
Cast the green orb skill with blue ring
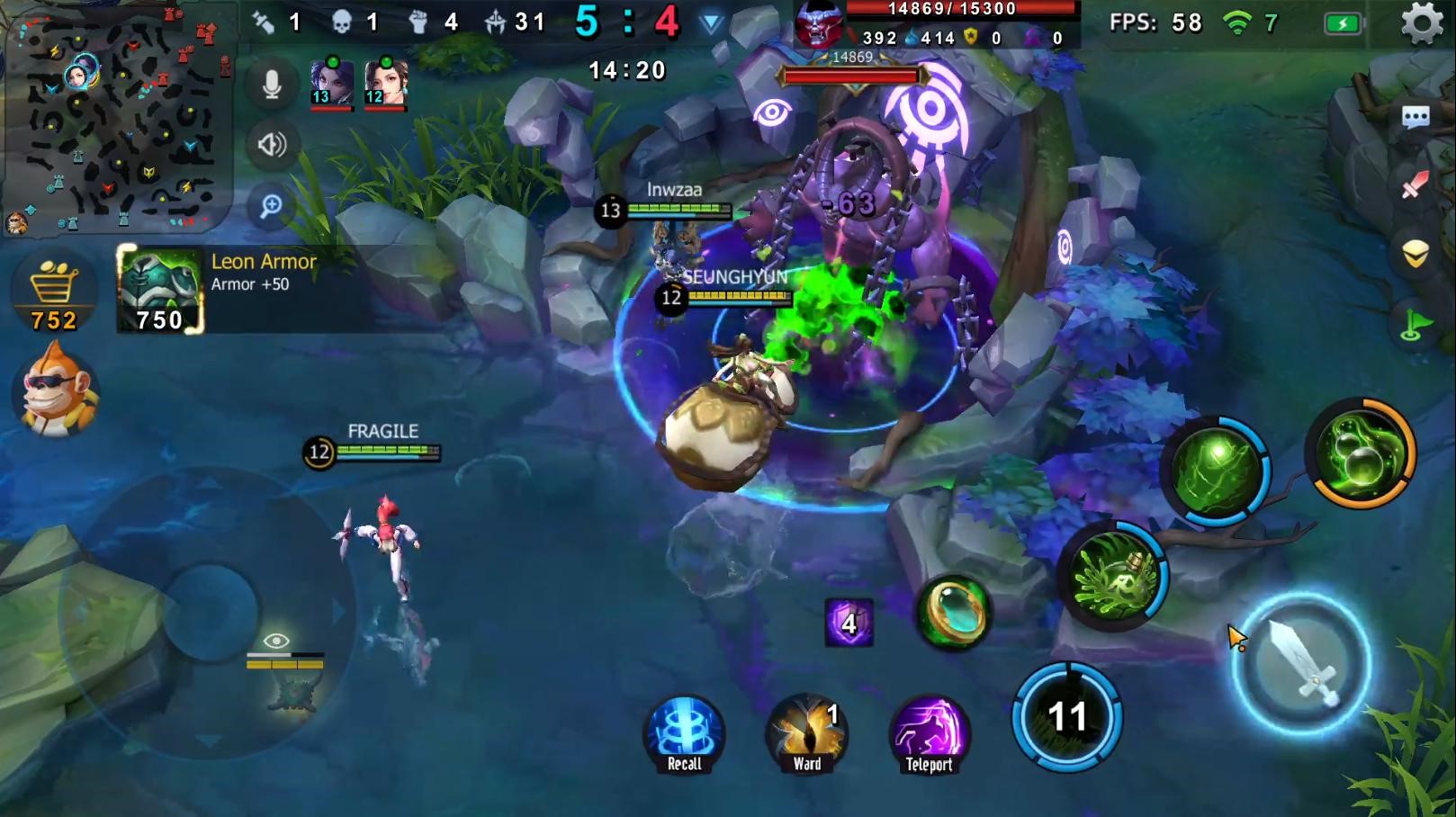pos(1216,471)
